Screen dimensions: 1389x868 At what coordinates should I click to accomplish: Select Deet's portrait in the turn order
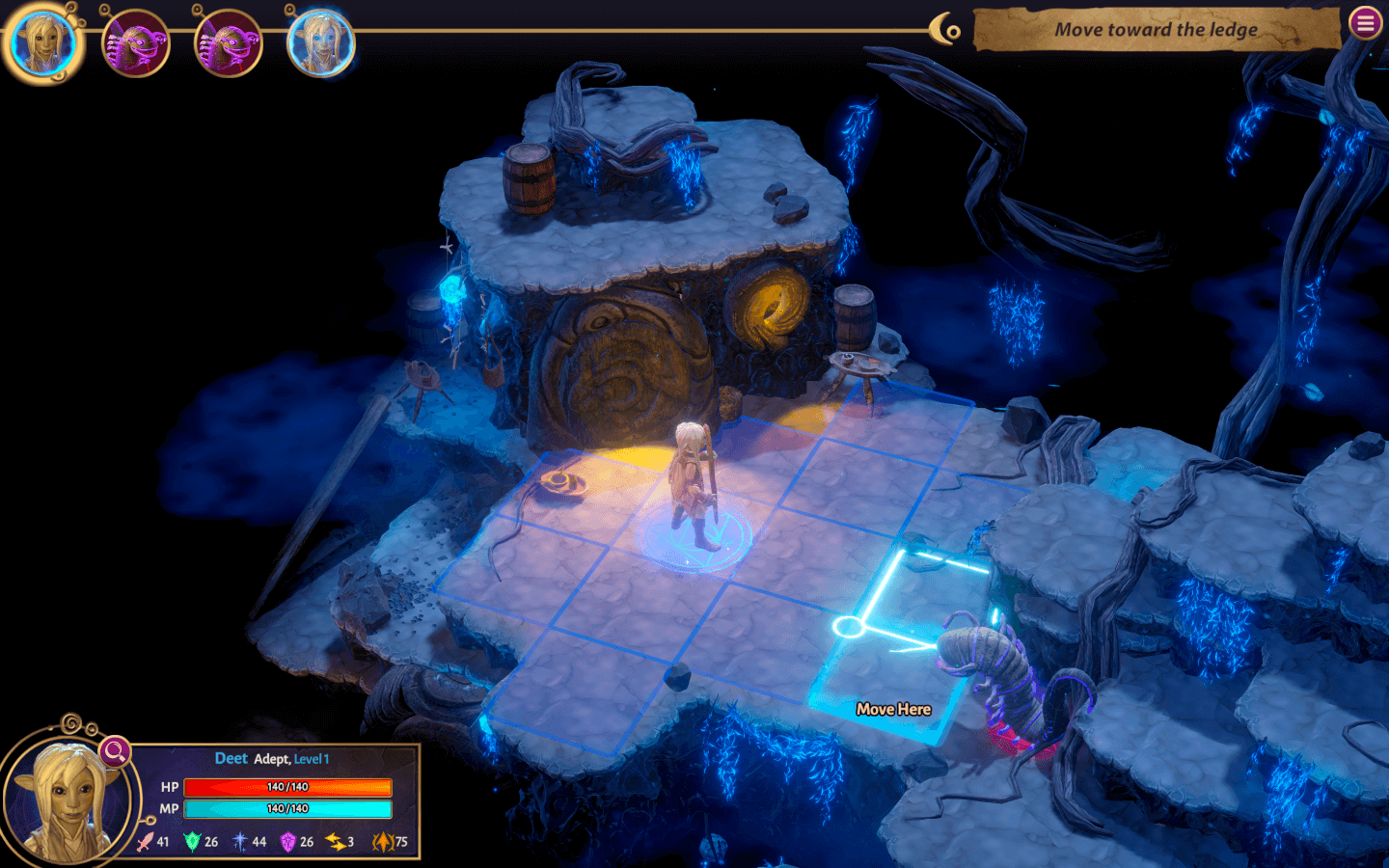(42, 43)
